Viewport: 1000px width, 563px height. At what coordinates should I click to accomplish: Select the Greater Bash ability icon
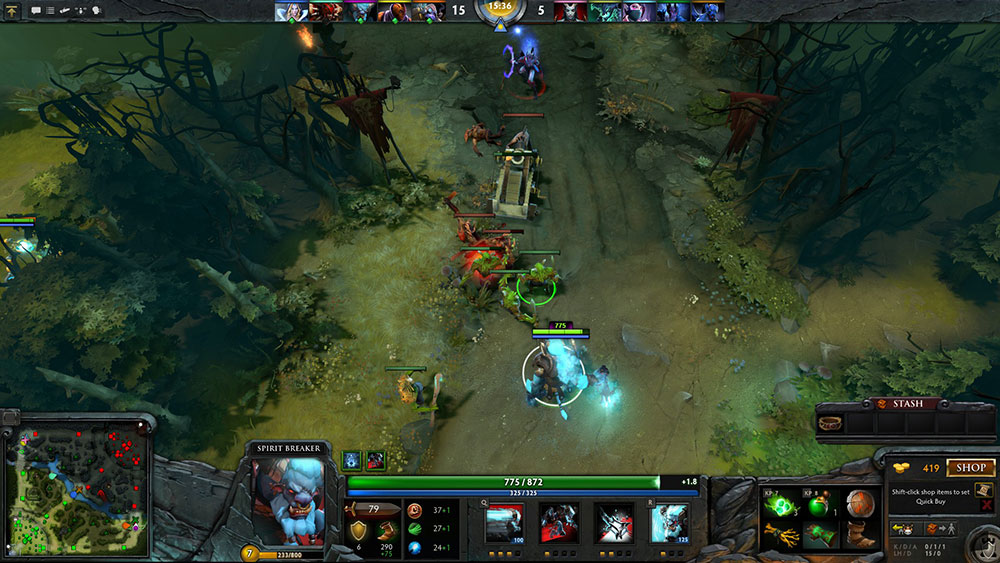pyautogui.click(x=614, y=523)
